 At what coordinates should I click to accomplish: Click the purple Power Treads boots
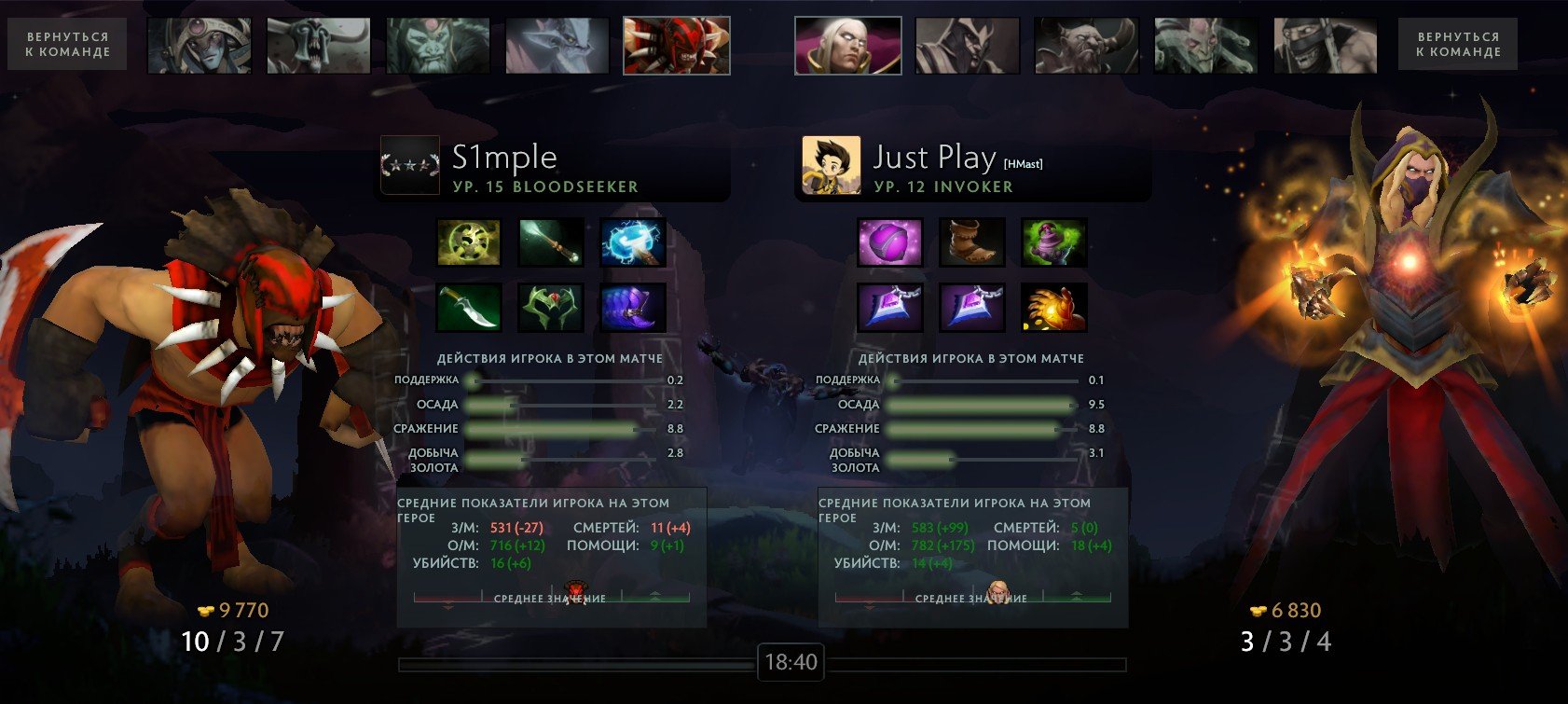coord(633,308)
